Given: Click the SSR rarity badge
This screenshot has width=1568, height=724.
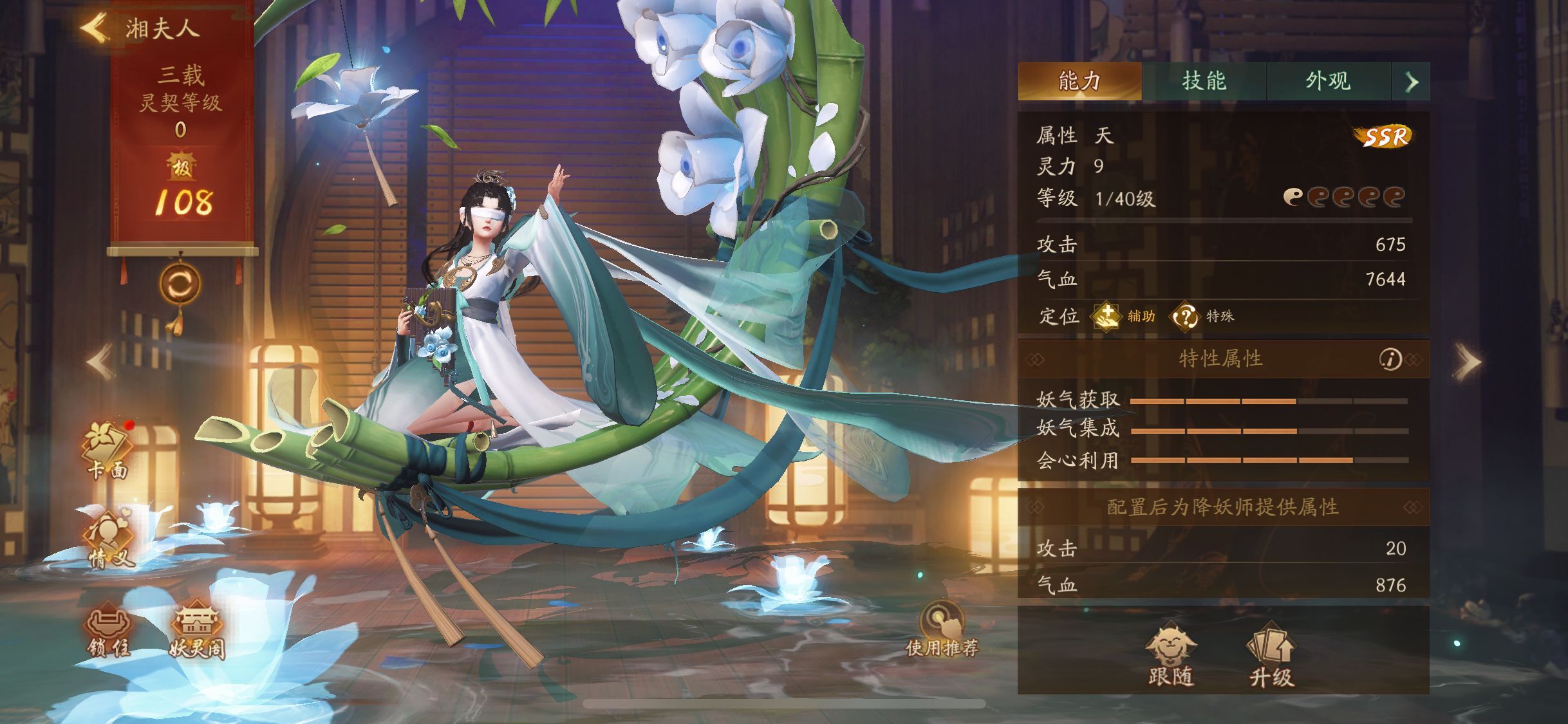Looking at the screenshot, I should (x=1384, y=135).
